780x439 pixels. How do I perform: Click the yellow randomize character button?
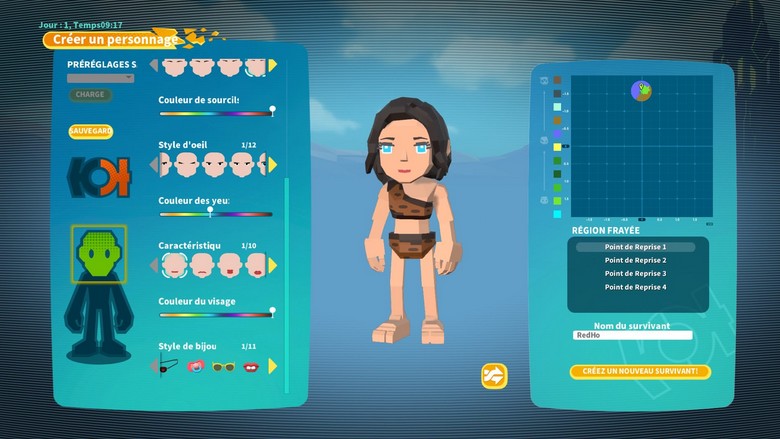(494, 375)
